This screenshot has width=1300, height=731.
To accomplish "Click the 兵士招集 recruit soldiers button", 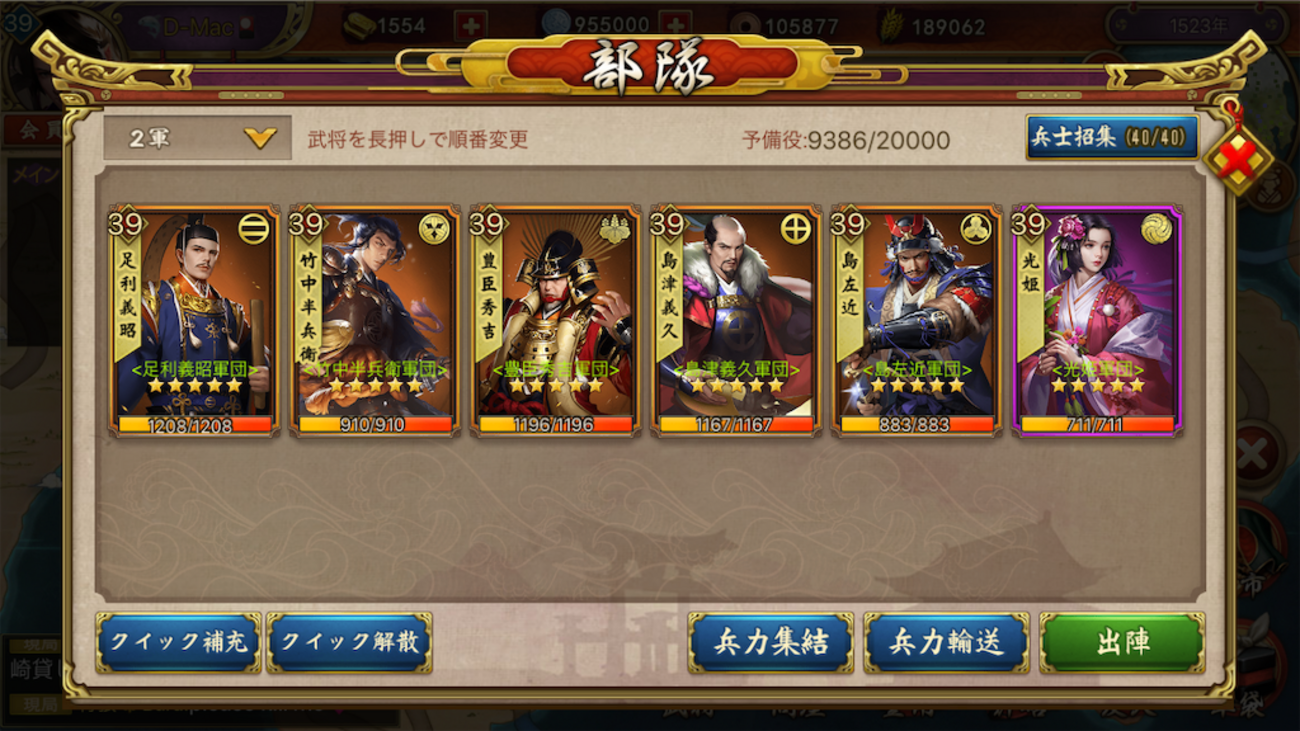I will tap(1112, 137).
